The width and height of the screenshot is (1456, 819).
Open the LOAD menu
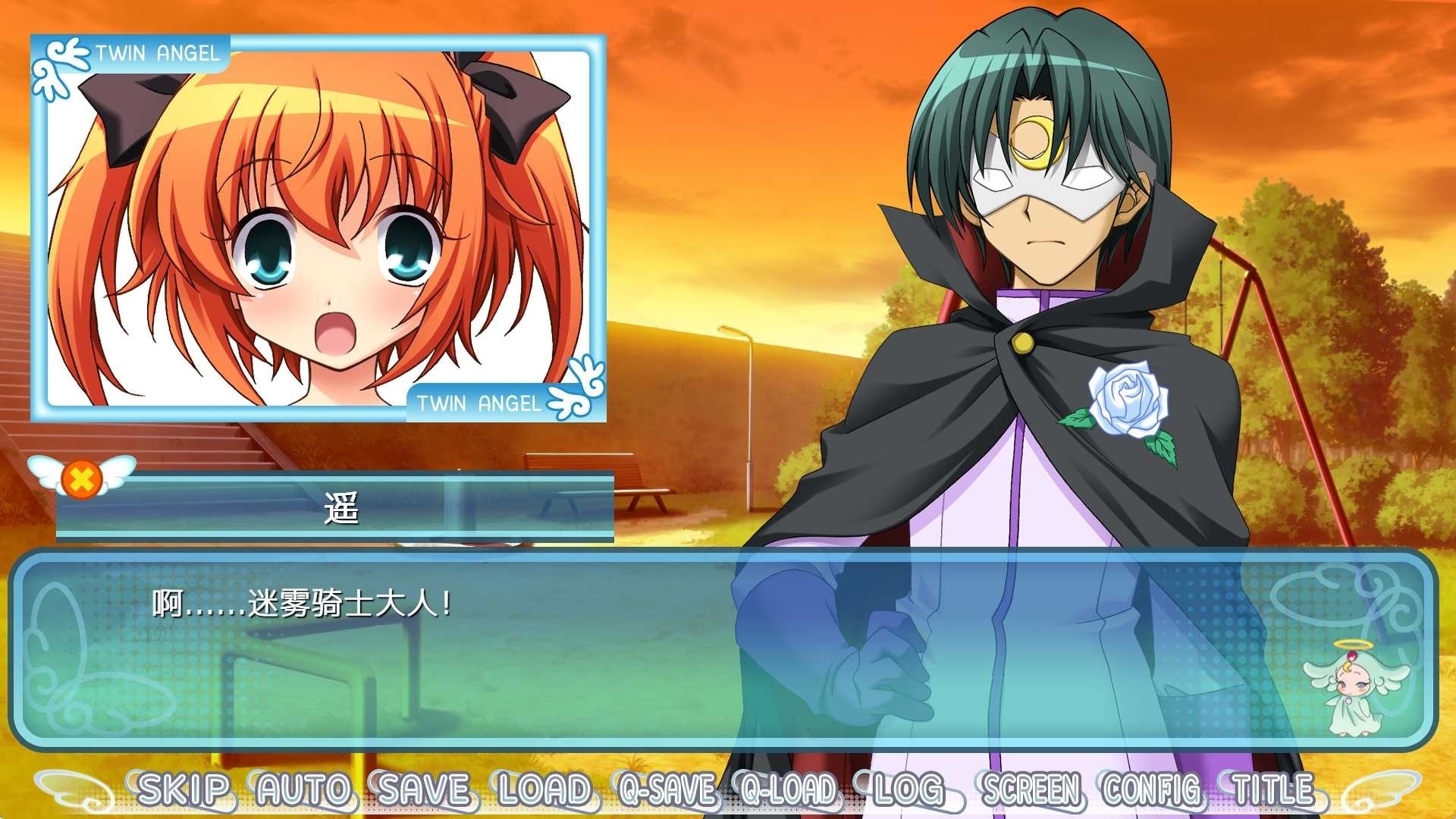544,790
